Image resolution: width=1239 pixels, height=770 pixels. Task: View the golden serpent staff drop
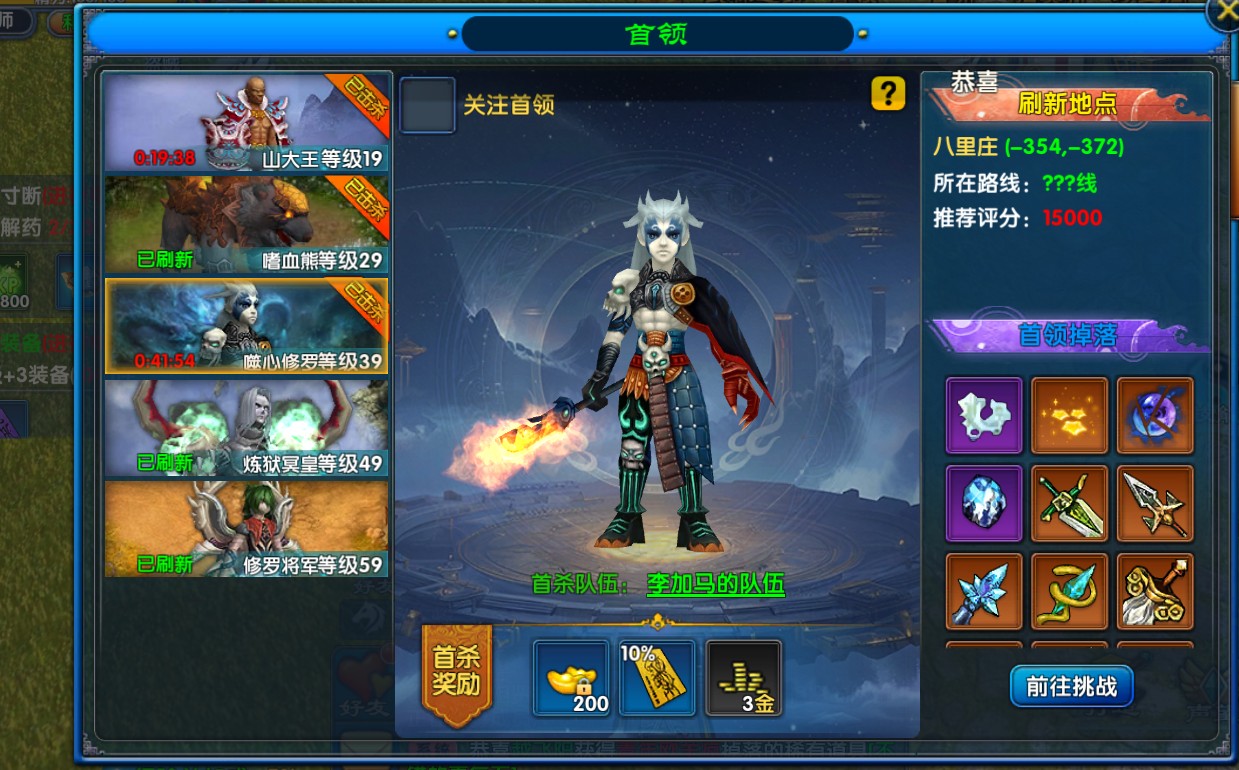pyautogui.click(x=1070, y=591)
